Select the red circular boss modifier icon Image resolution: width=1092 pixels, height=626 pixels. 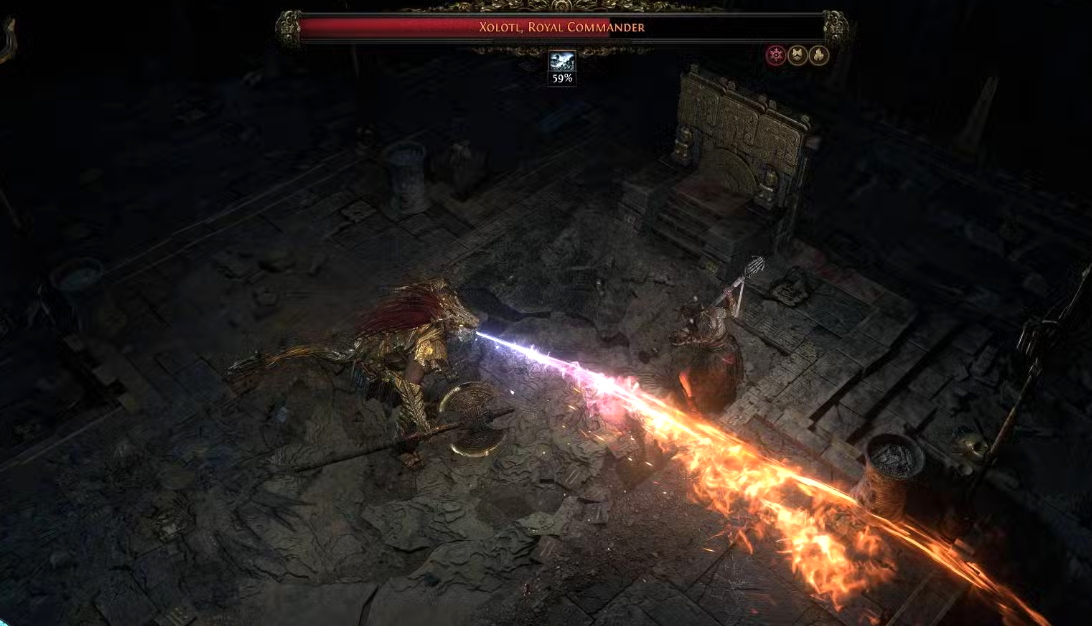(x=775, y=56)
